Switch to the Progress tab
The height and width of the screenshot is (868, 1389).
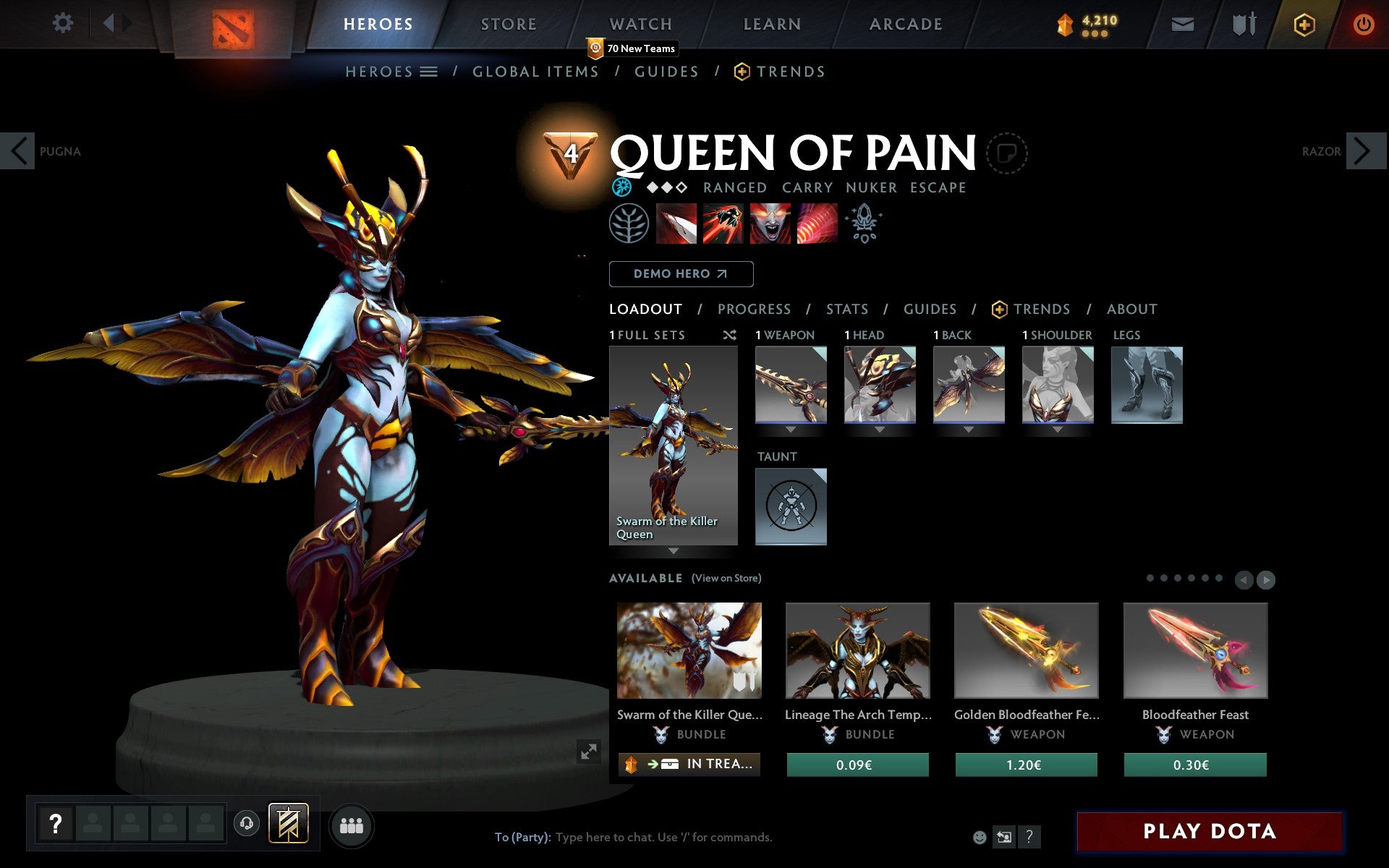754,309
